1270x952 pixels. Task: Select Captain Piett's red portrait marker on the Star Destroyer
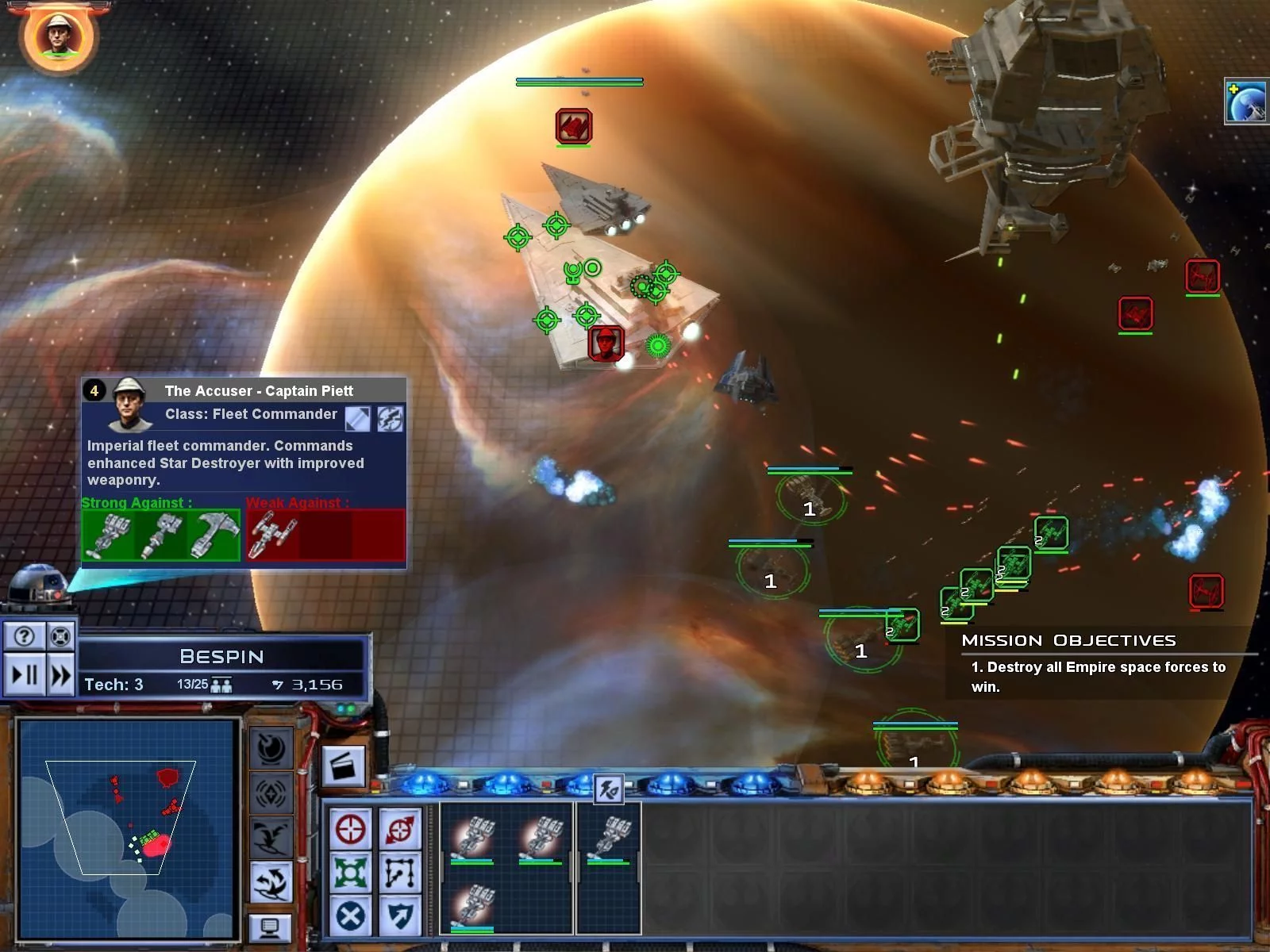pos(606,344)
